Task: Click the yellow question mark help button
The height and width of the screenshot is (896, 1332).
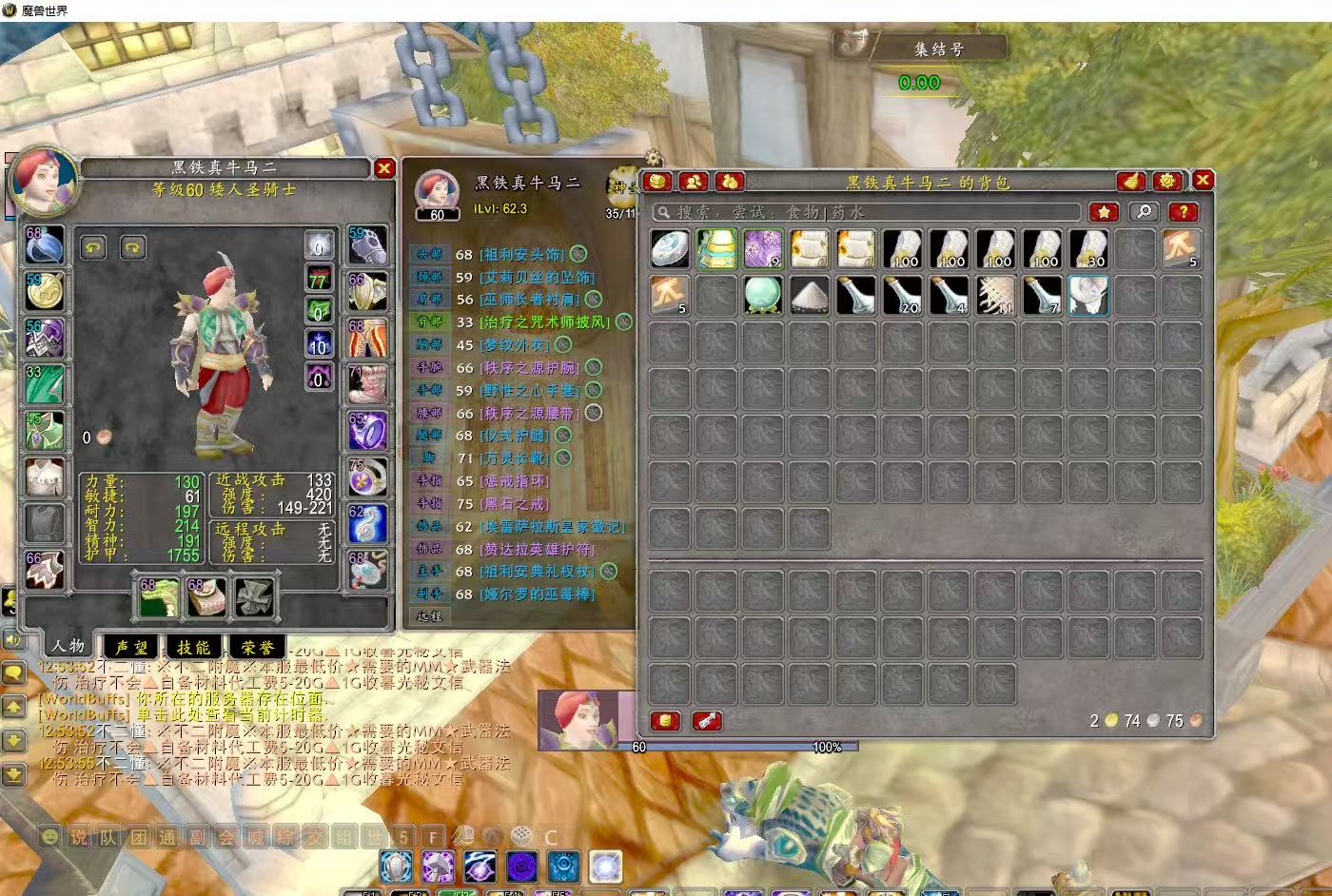Action: pos(1182,212)
